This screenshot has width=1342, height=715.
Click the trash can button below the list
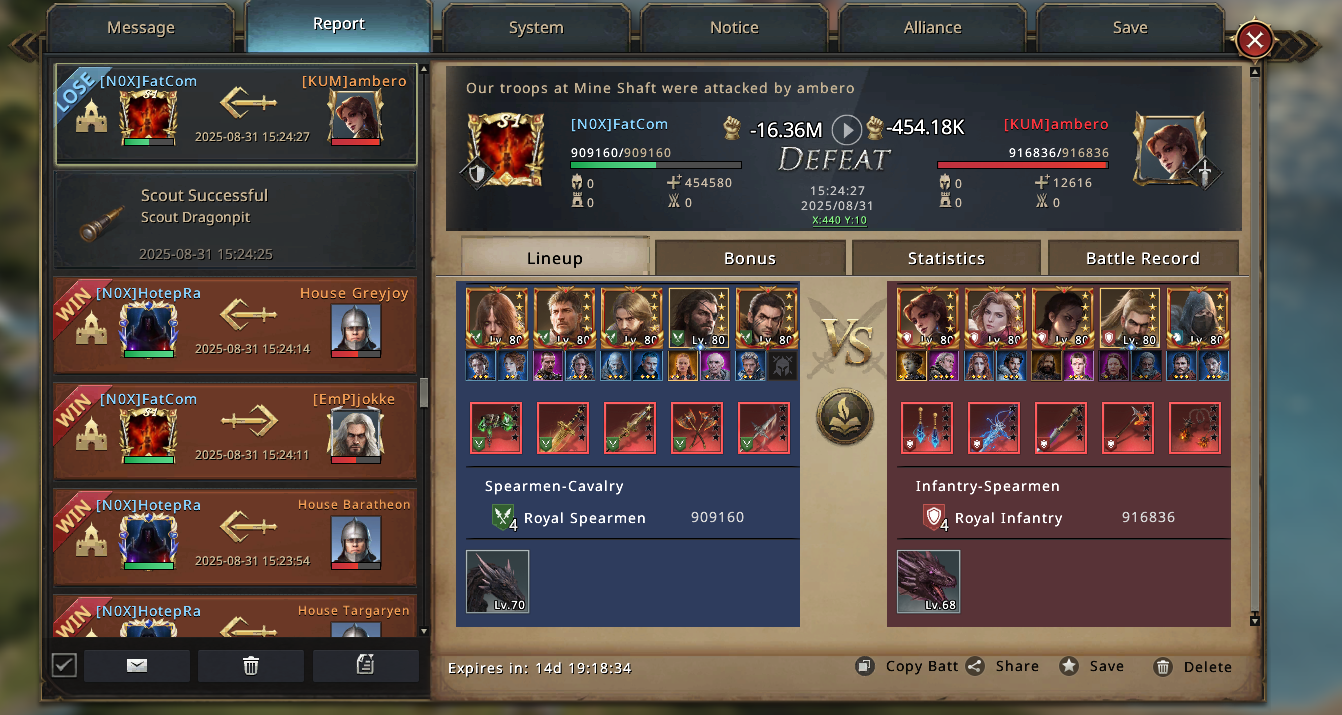(x=251, y=666)
